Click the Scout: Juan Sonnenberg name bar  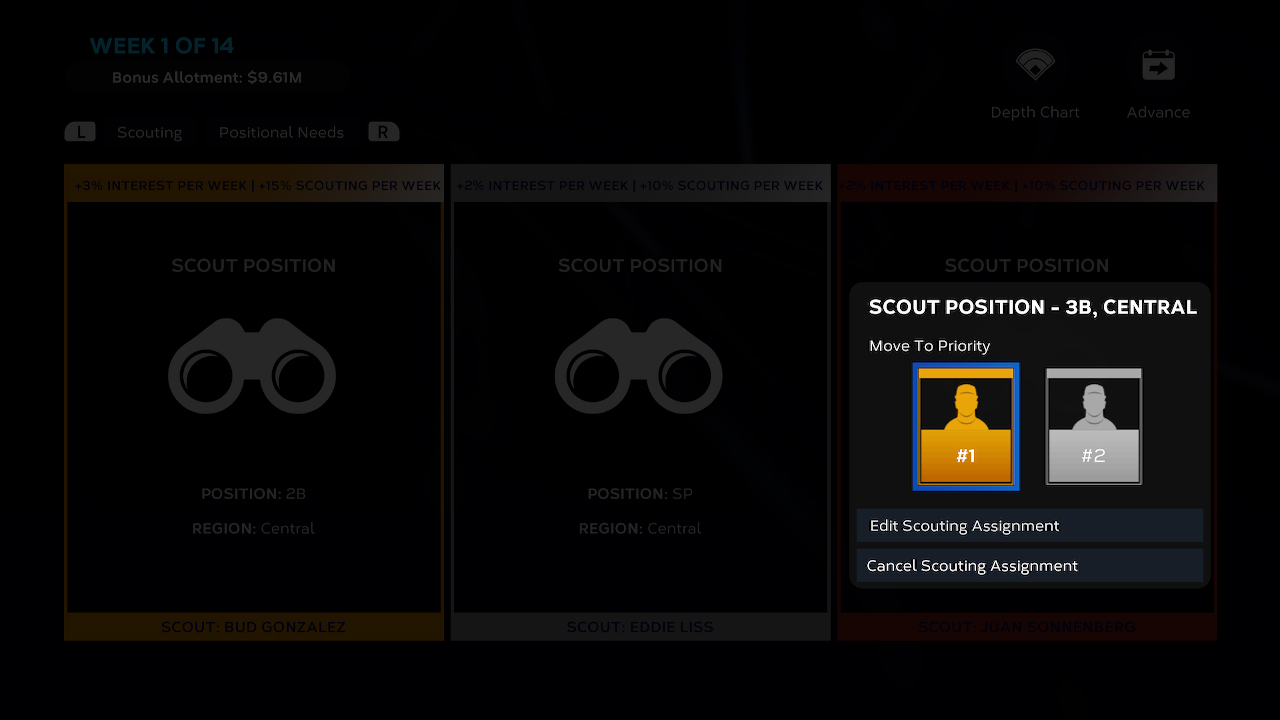1026,627
